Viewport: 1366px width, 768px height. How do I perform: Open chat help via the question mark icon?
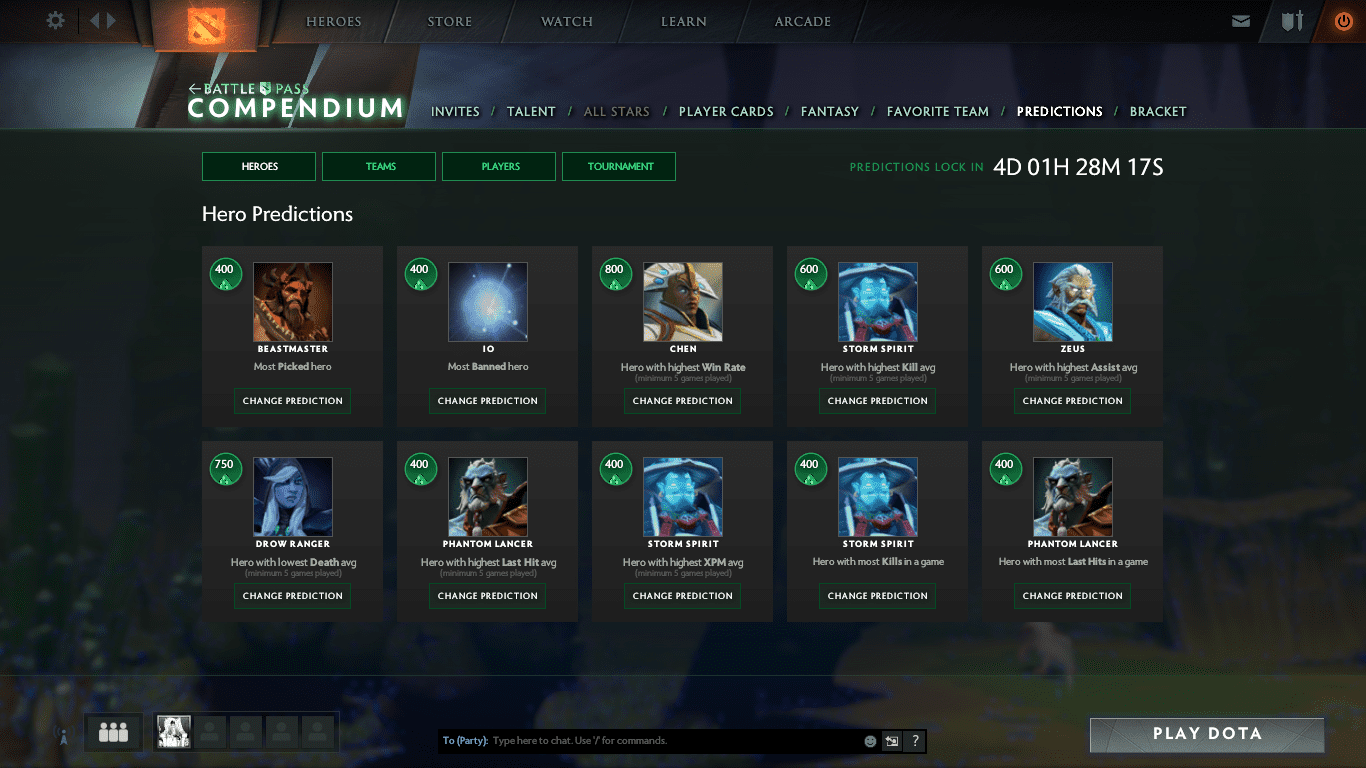[913, 741]
